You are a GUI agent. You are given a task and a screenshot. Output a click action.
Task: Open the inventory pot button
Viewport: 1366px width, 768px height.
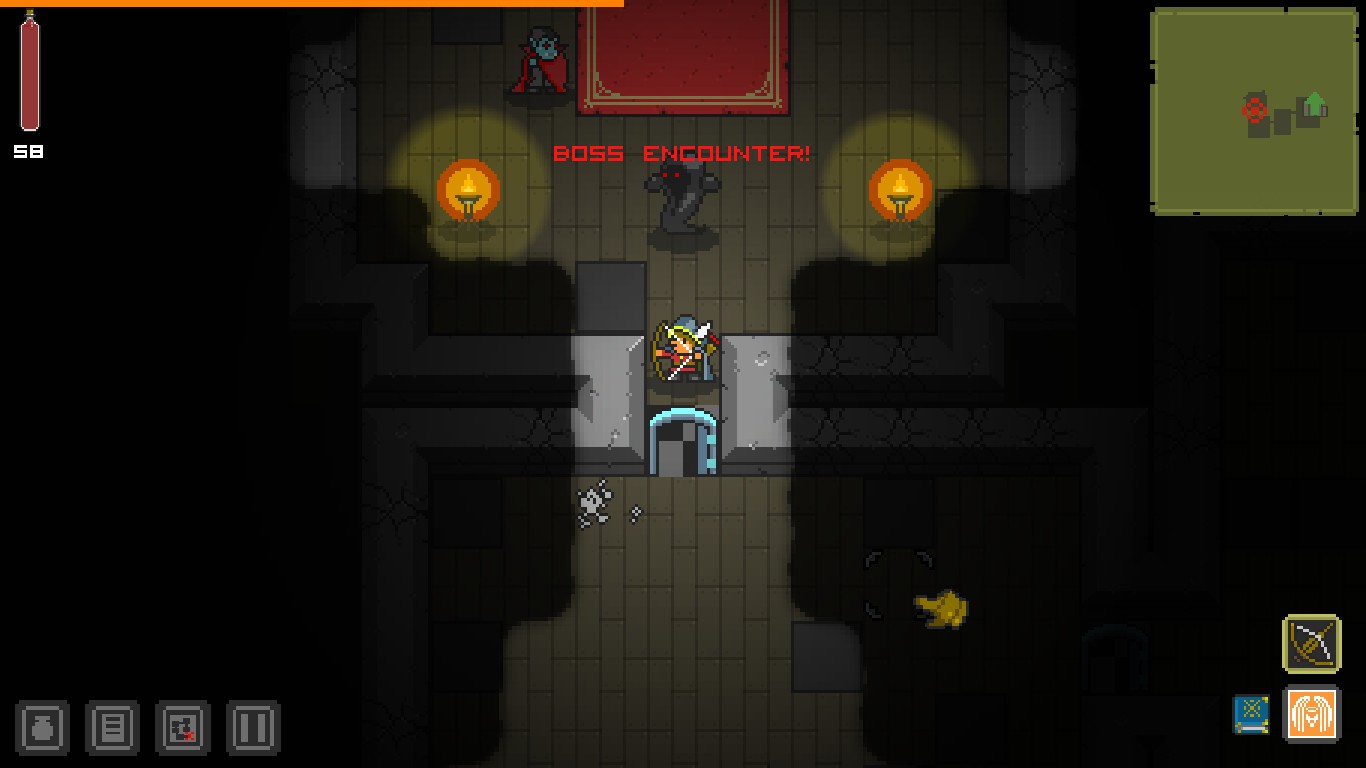[x=42, y=727]
